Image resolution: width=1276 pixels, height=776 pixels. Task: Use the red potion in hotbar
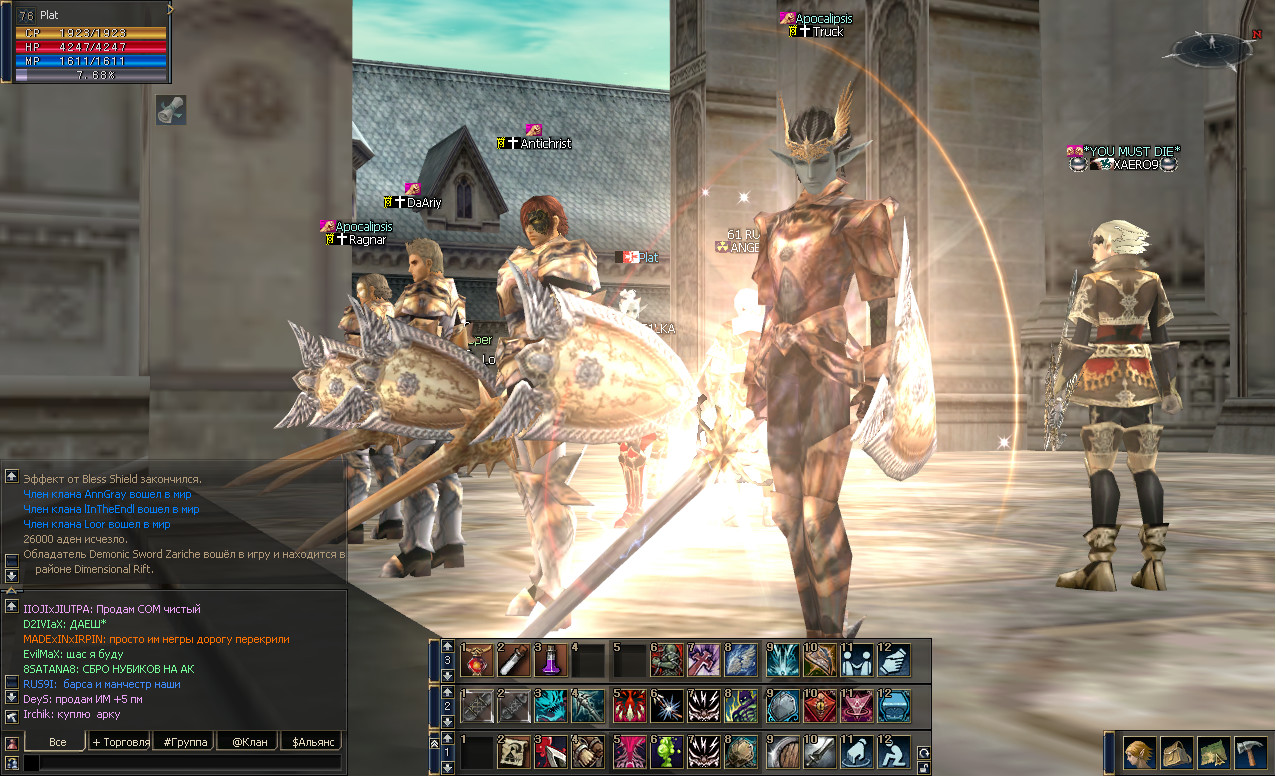(476, 658)
